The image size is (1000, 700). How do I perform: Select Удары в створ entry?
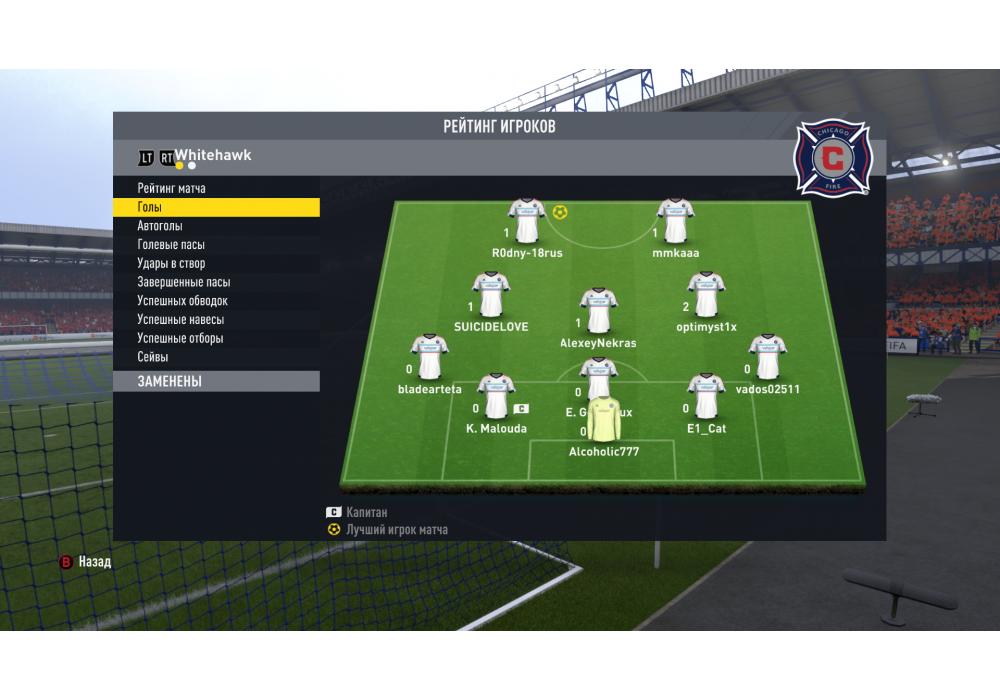[171, 264]
